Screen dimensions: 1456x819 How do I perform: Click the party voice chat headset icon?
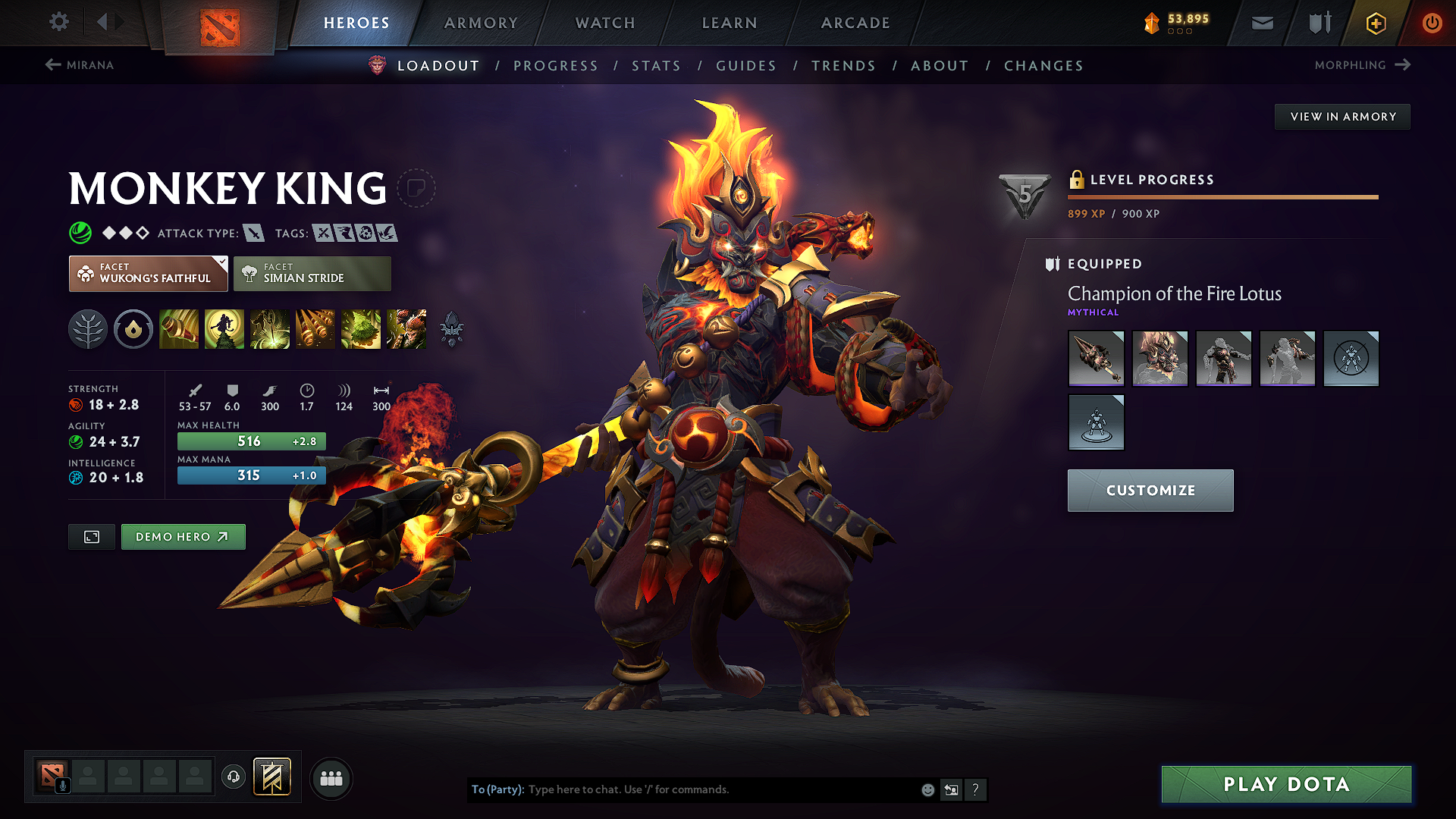(x=234, y=777)
